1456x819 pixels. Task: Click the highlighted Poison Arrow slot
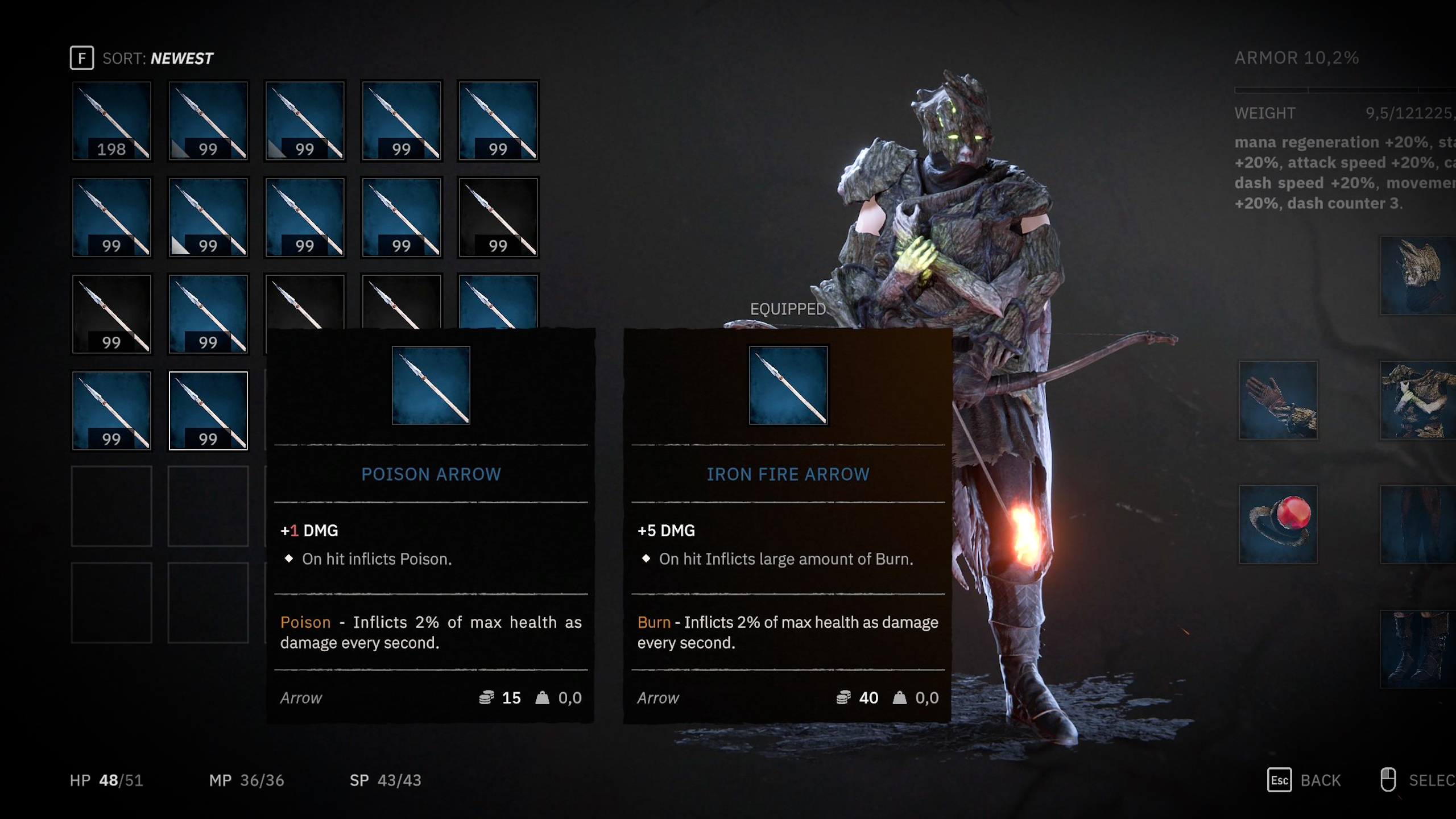coord(208,411)
